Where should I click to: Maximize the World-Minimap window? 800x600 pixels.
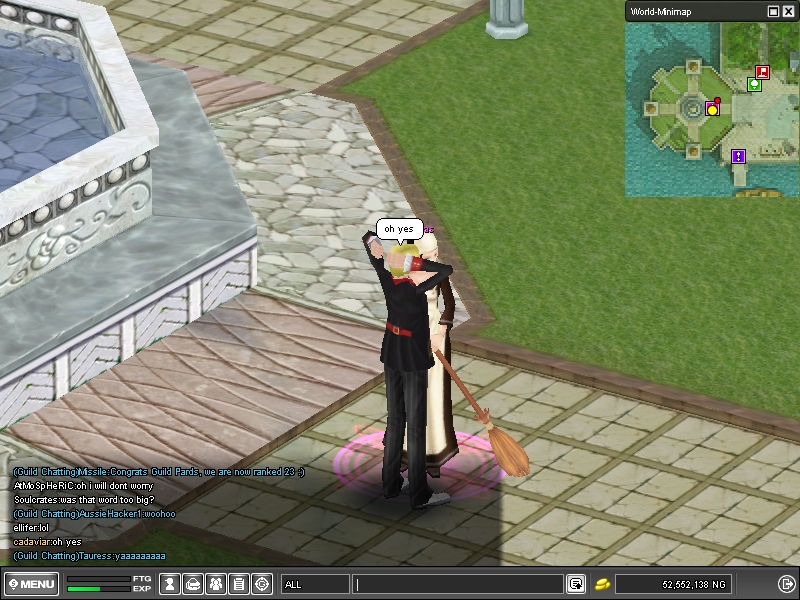(773, 11)
